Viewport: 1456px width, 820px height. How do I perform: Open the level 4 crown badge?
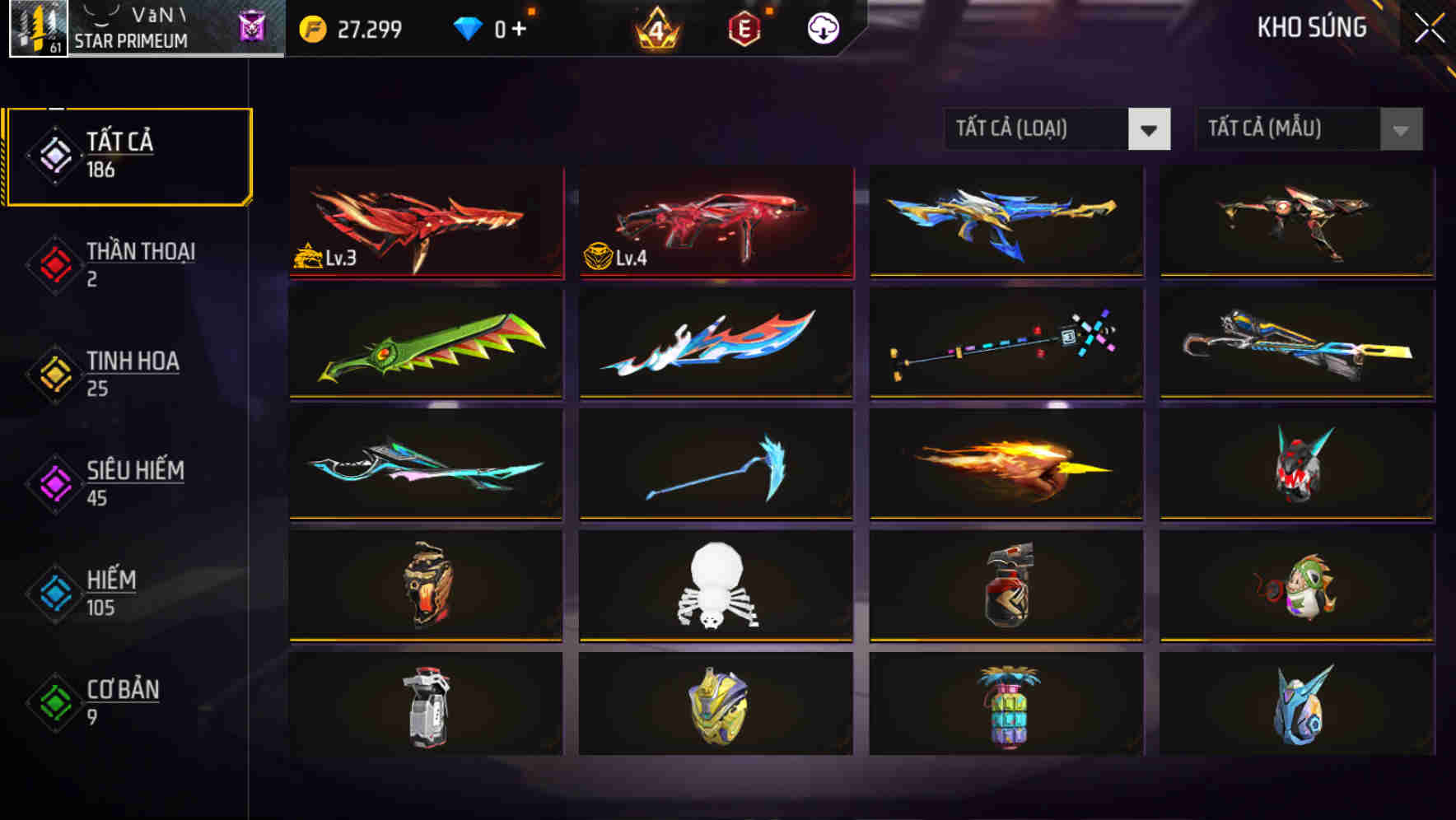pos(655,28)
